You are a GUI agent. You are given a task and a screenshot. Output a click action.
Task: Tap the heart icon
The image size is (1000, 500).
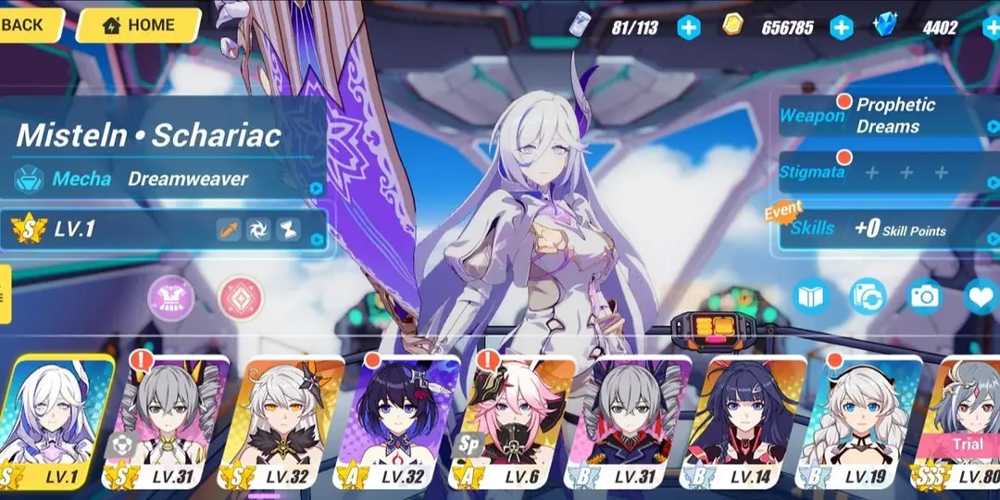[x=981, y=297]
